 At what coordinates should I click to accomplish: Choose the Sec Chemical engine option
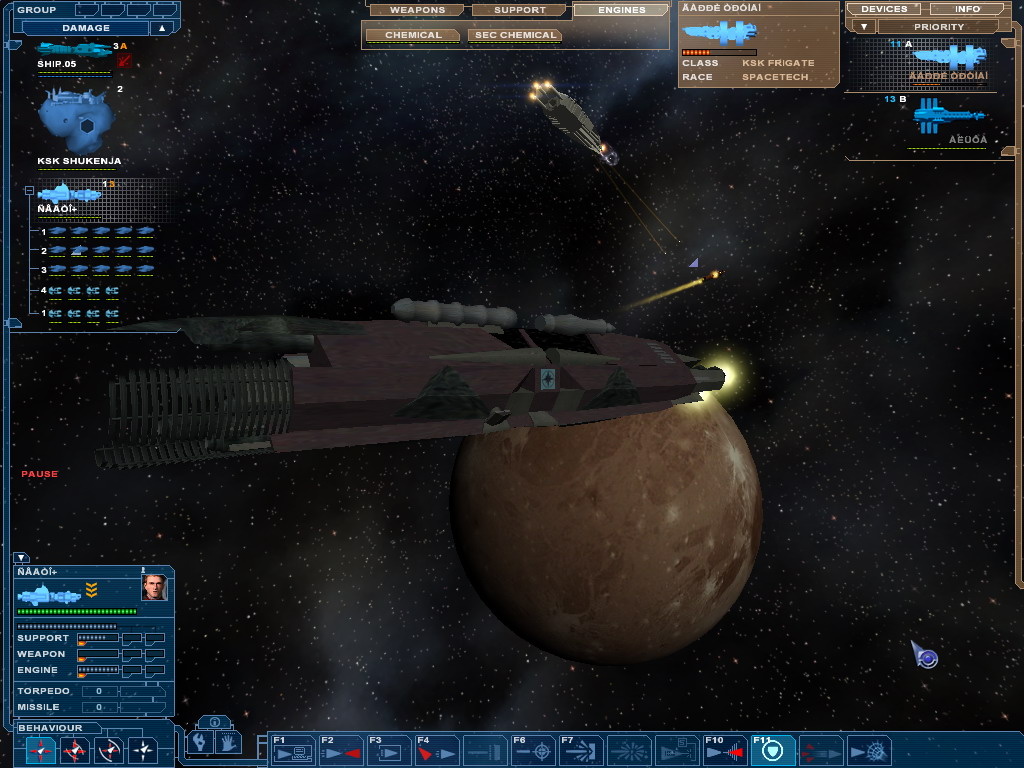514,35
